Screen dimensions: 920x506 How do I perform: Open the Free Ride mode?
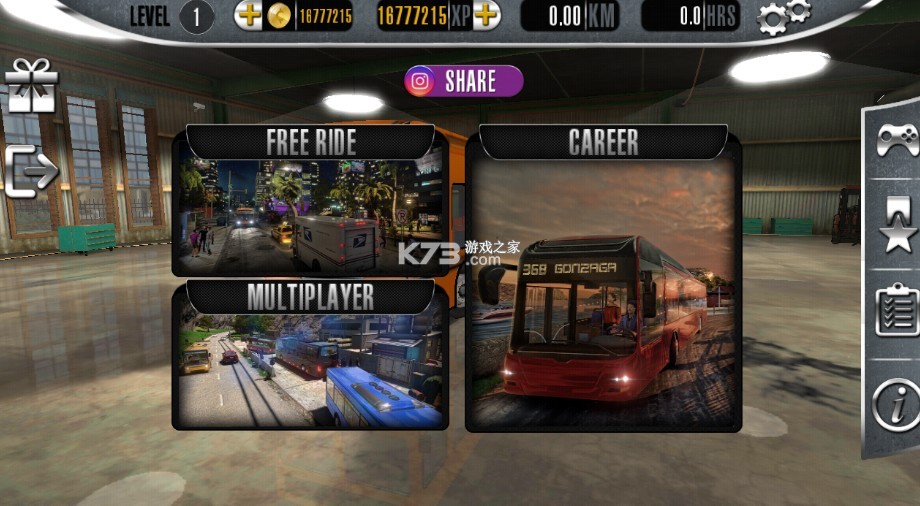point(310,203)
